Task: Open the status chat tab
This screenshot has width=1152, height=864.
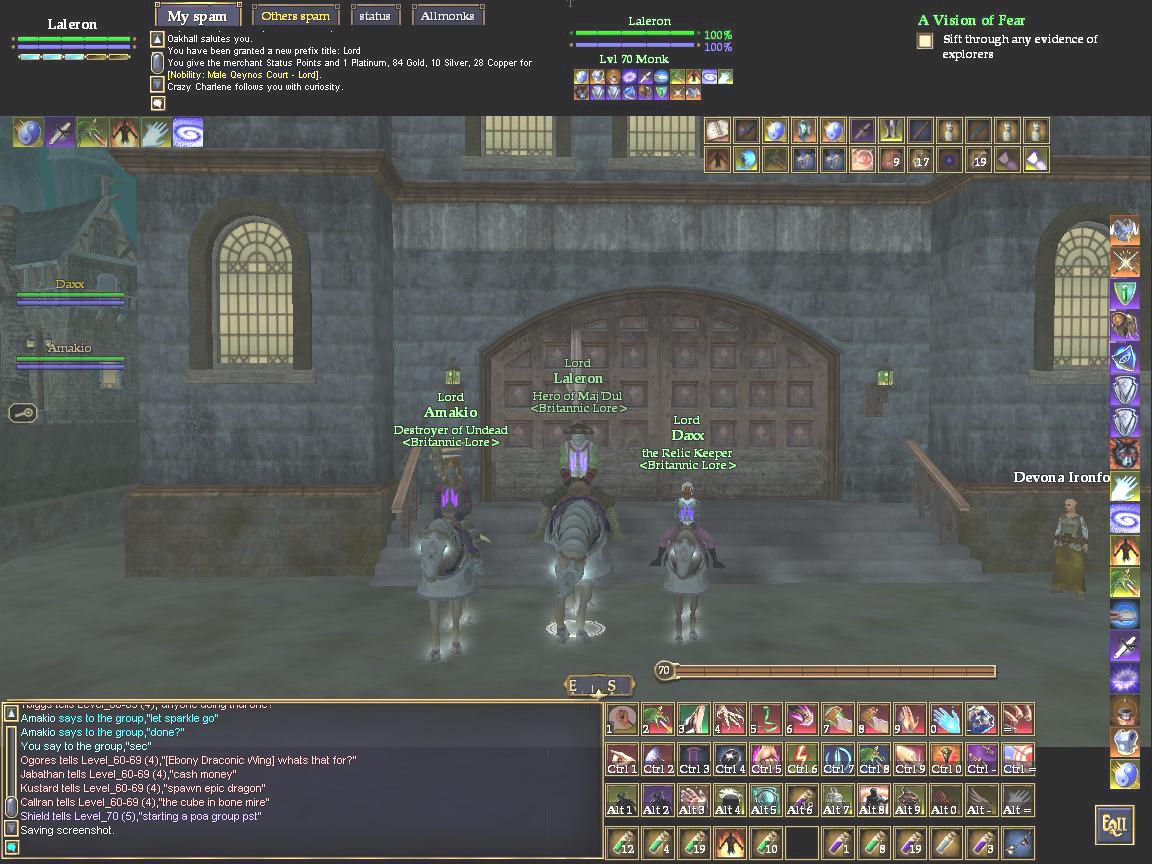Action: point(376,16)
